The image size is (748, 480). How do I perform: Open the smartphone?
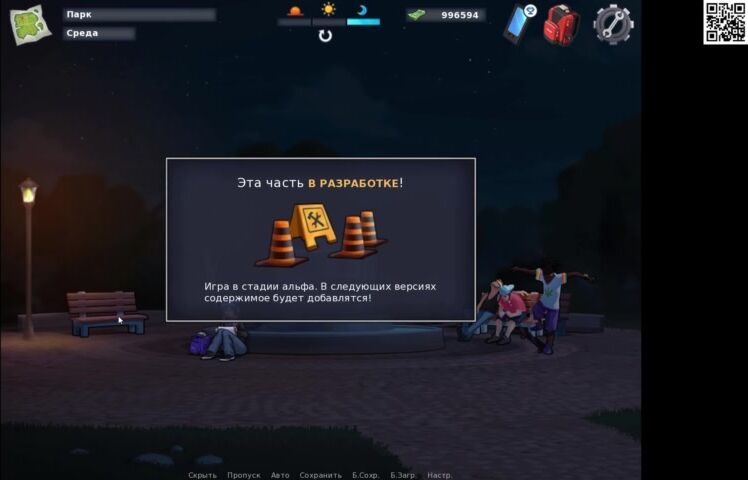(518, 23)
